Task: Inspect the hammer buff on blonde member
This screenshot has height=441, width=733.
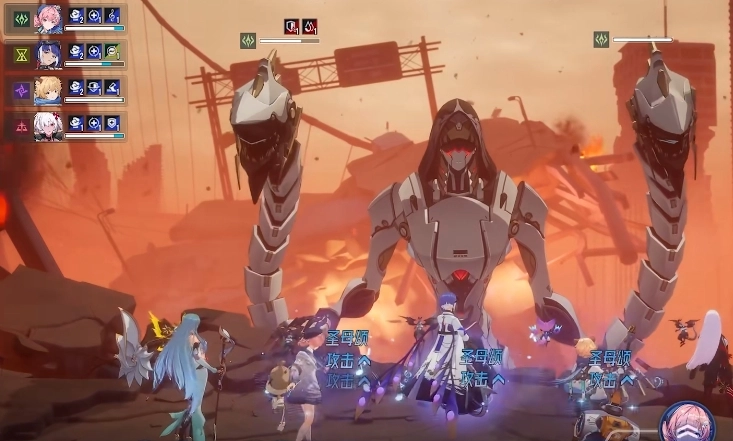Action: tap(112, 87)
